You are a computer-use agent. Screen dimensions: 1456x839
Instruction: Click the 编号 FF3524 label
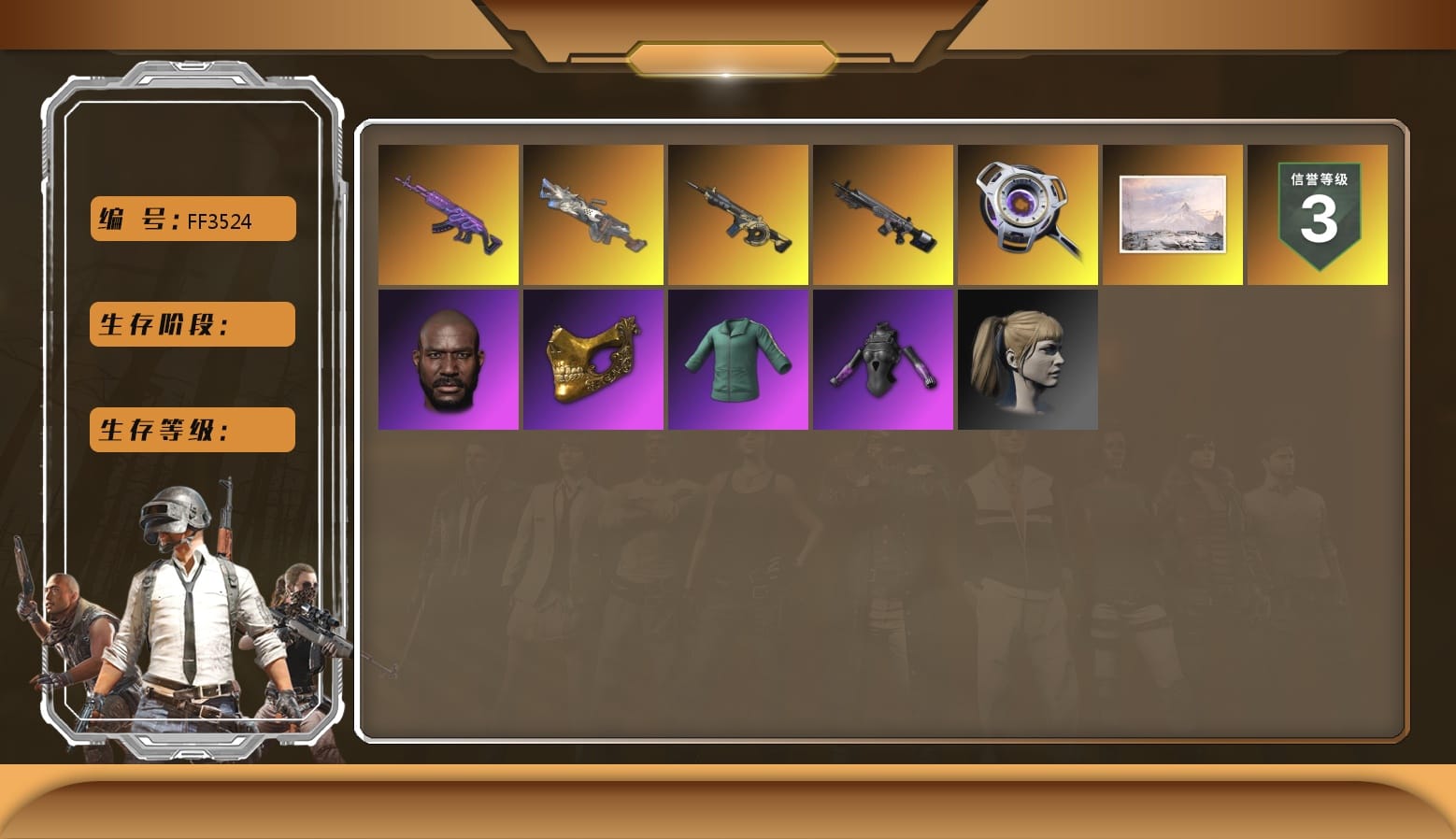click(x=191, y=220)
